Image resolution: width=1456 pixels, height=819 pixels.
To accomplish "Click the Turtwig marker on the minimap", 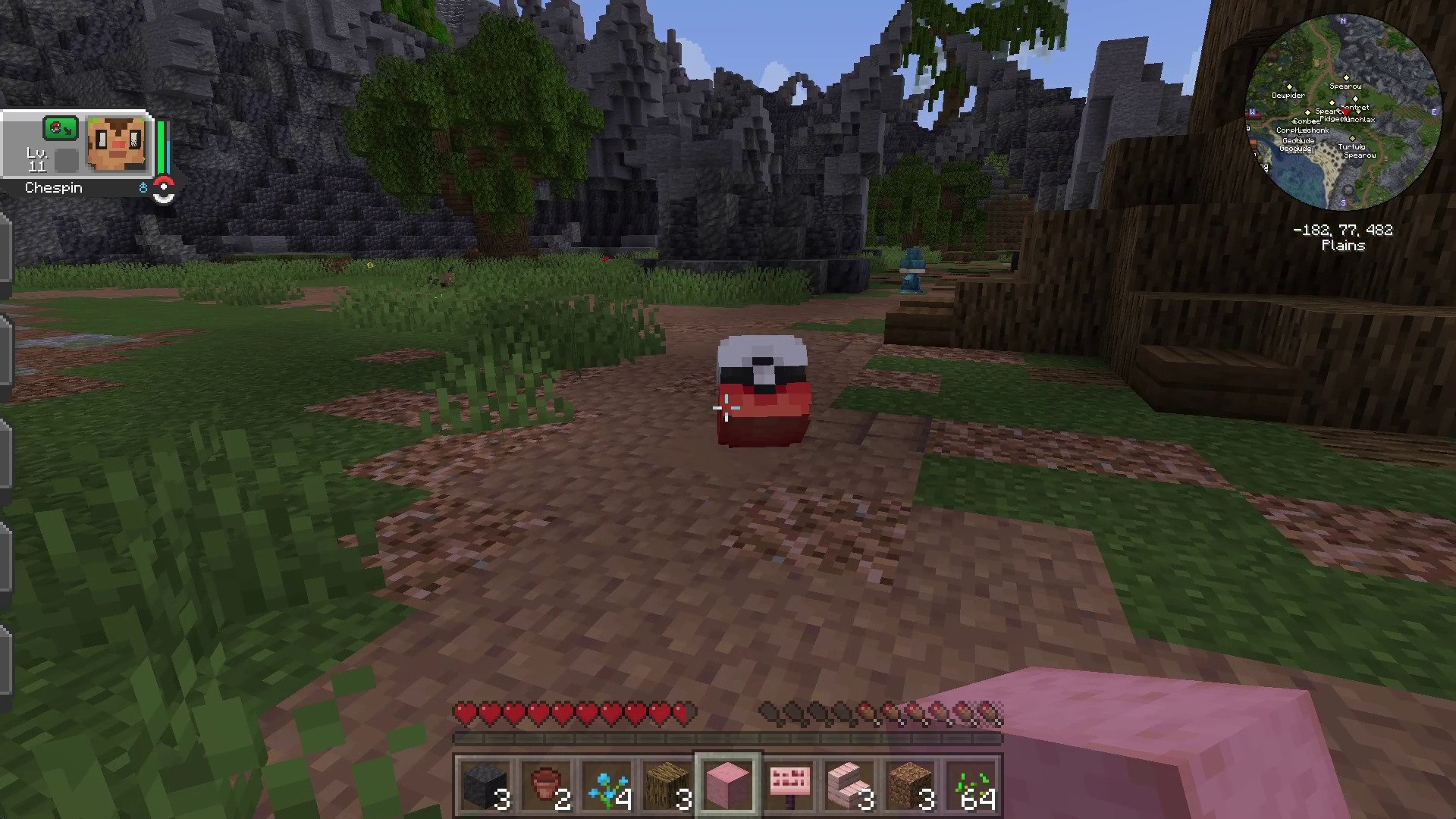I will point(1352,140).
